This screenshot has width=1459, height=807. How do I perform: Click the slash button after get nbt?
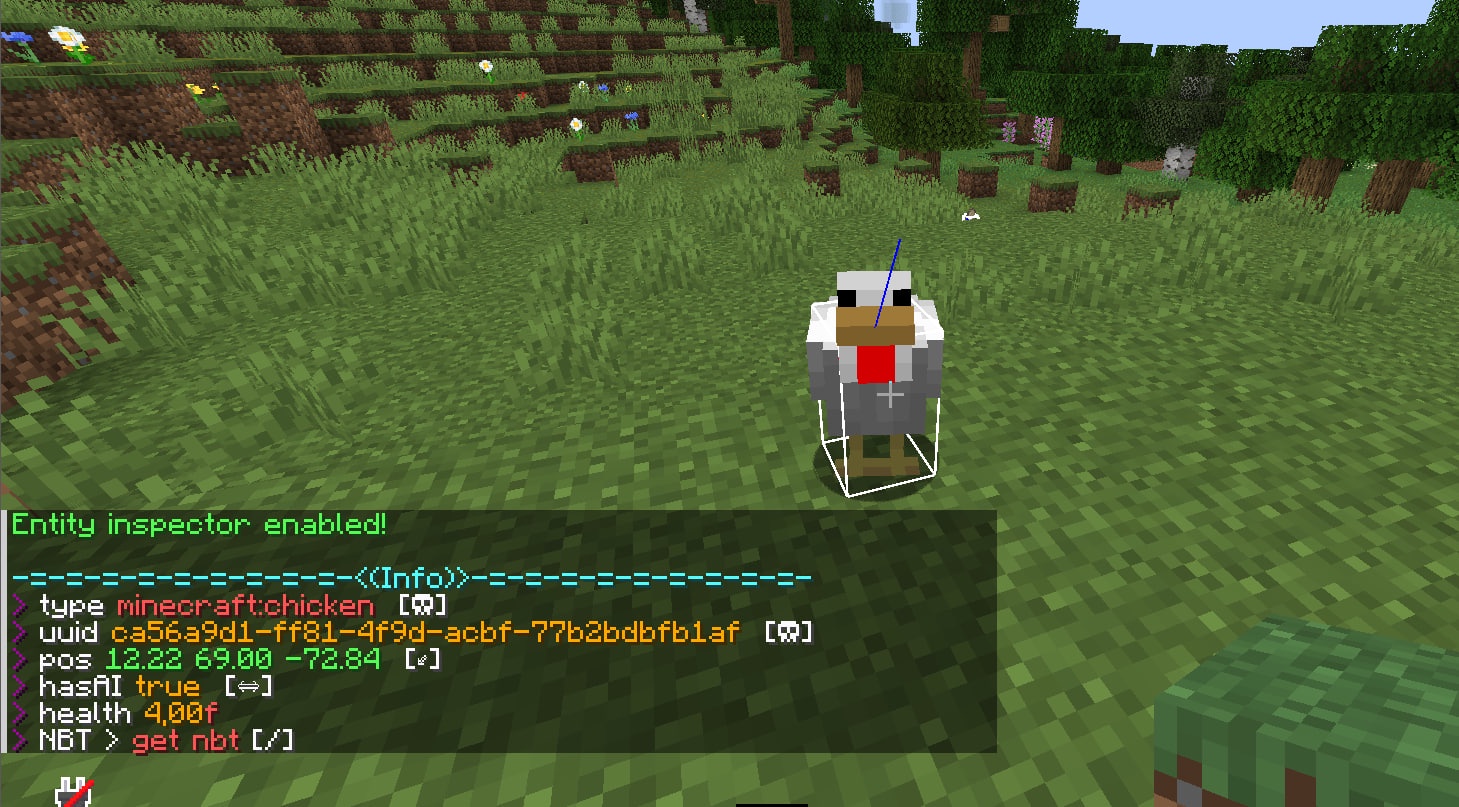click(x=273, y=741)
